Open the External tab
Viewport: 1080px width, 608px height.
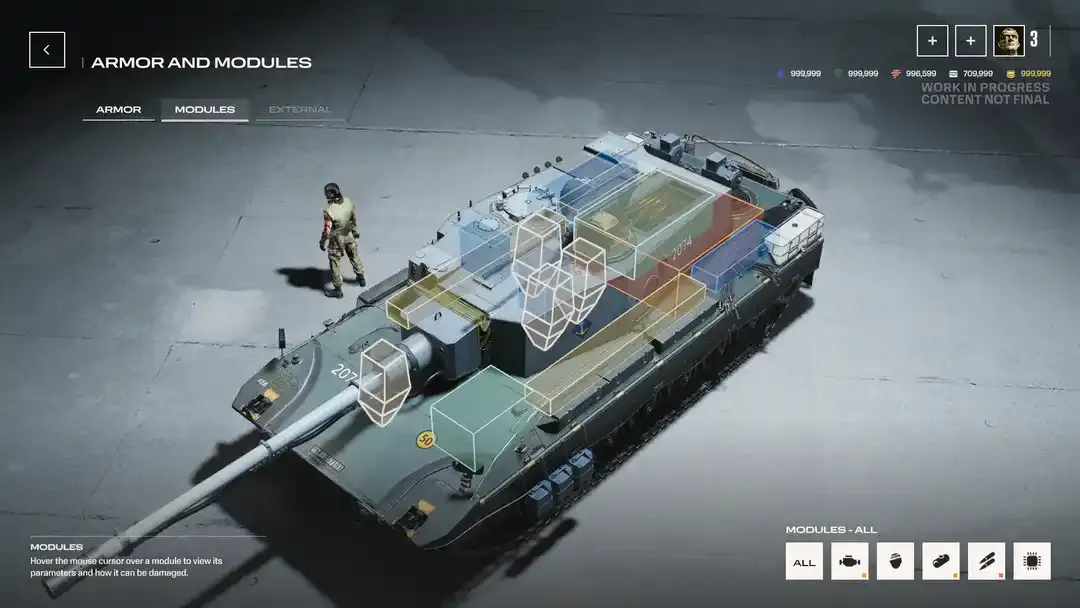pos(299,109)
